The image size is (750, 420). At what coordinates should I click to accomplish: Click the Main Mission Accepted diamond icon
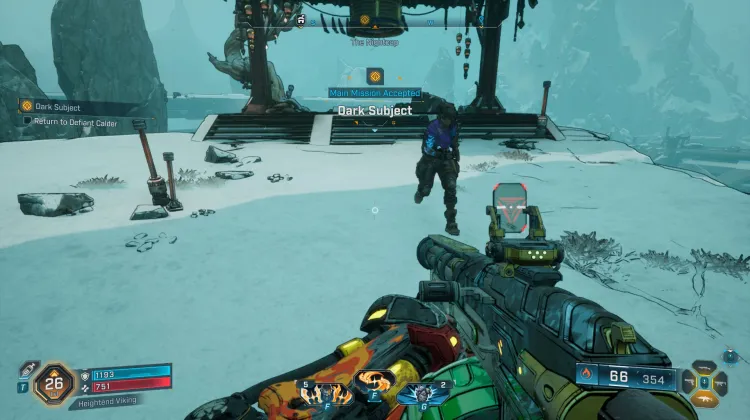[375, 76]
